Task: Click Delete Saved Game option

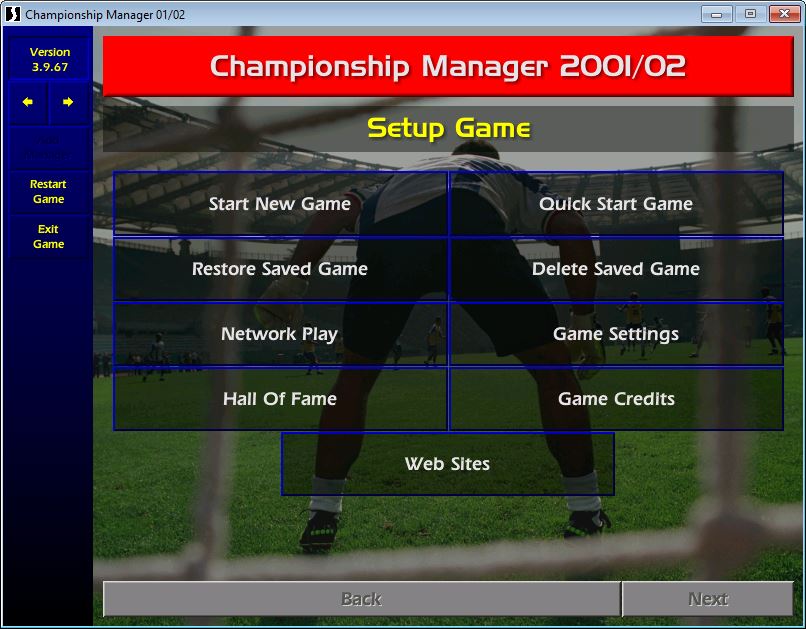Action: tap(616, 269)
